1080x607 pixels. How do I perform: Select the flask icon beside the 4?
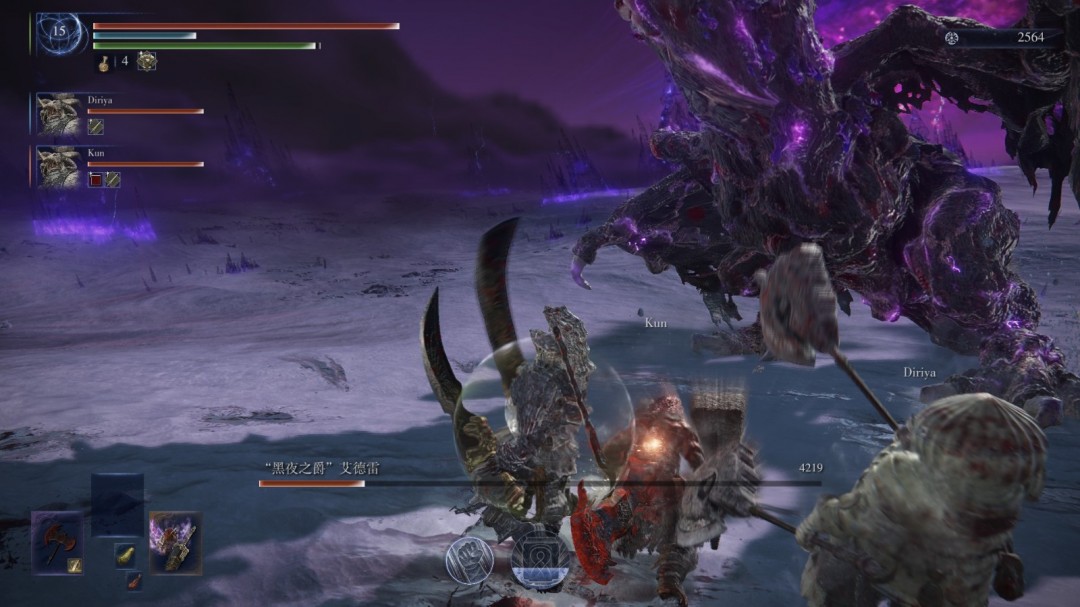(x=103, y=62)
